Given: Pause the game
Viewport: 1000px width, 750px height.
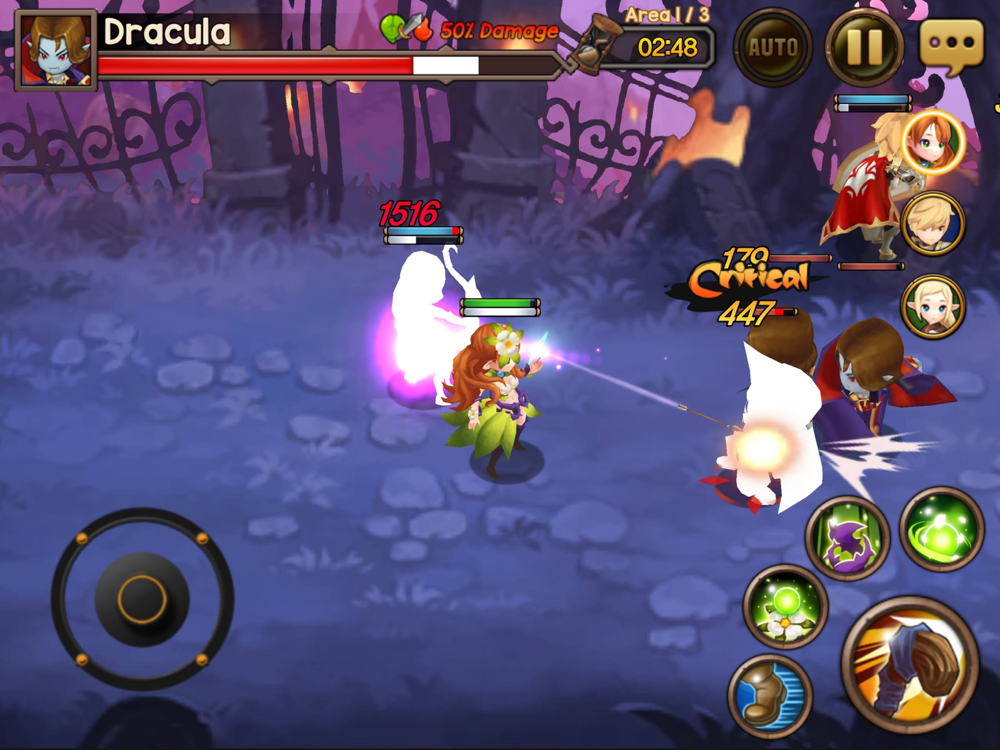Looking at the screenshot, I should [x=864, y=47].
